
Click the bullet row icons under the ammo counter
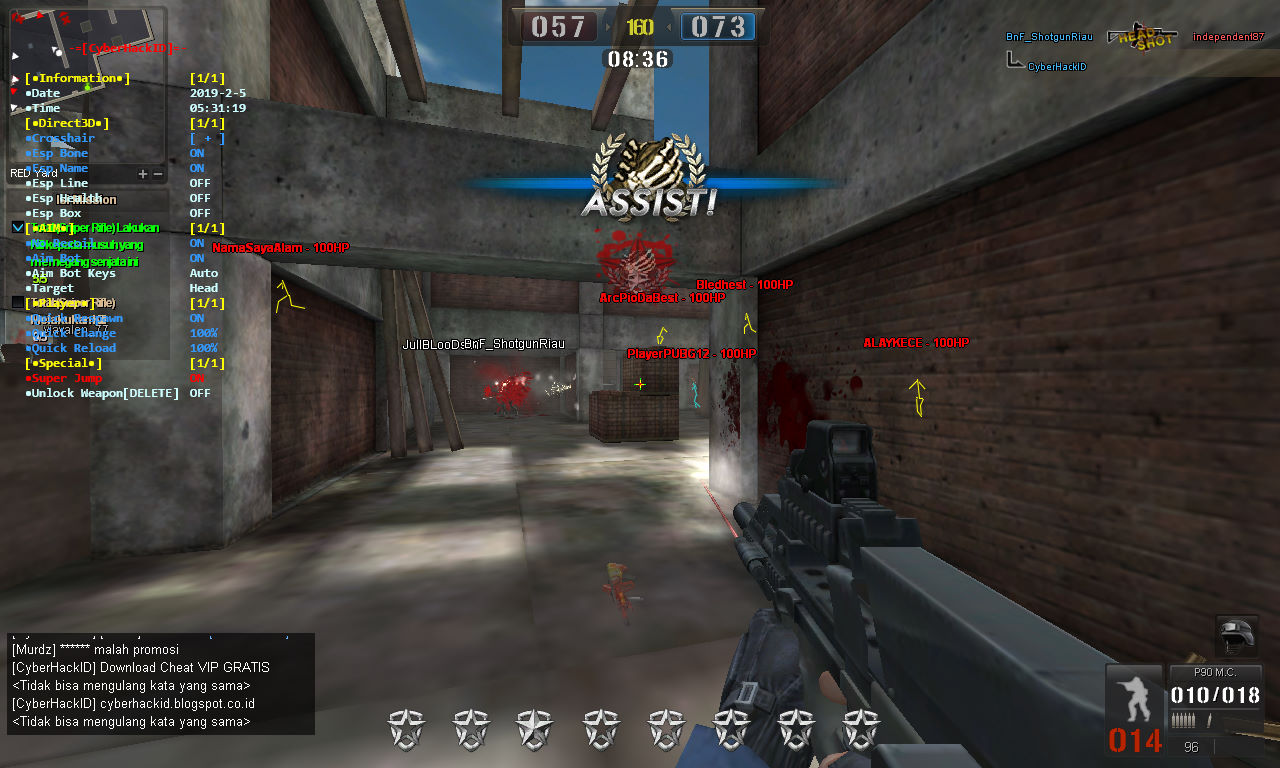[1185, 719]
